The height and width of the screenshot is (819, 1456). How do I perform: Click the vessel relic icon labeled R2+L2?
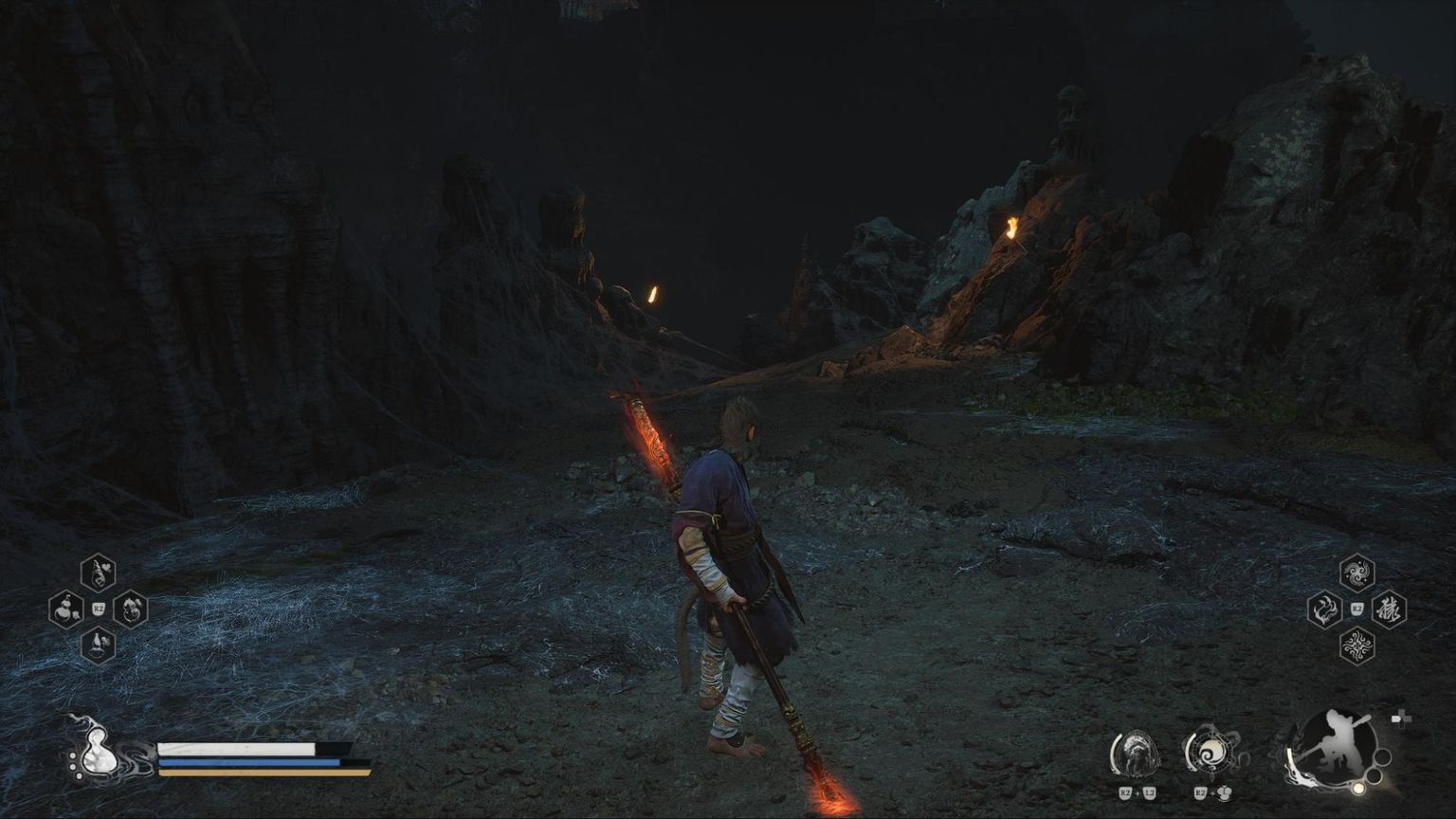(x=1137, y=754)
